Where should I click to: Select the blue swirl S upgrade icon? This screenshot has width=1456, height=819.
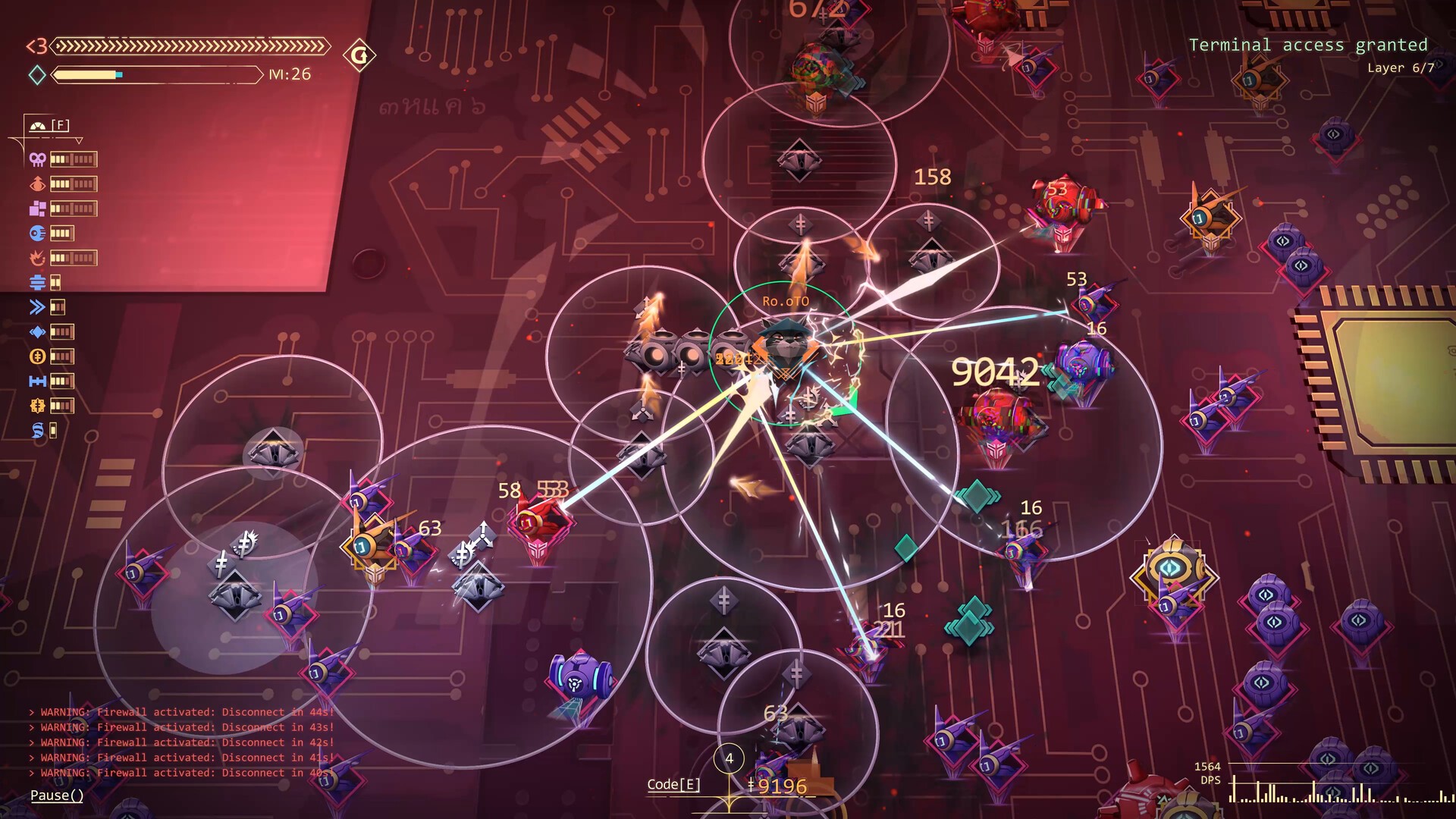point(37,431)
